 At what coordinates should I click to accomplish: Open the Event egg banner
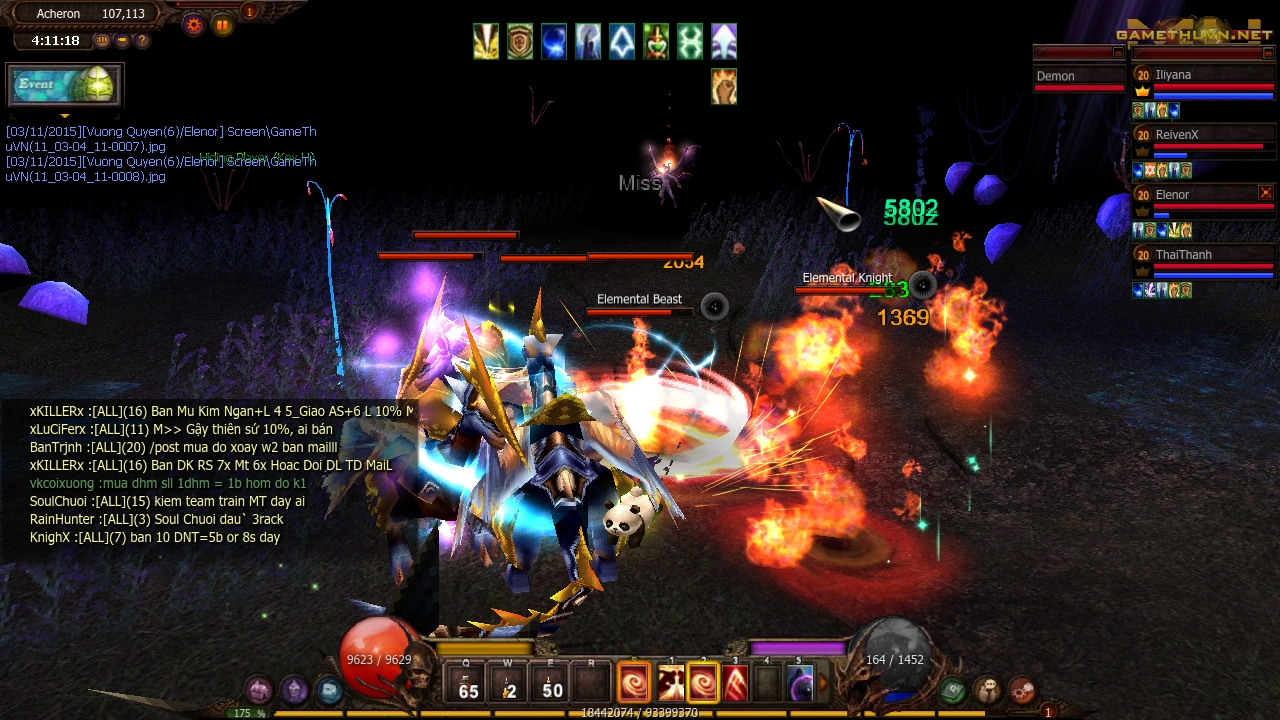click(x=64, y=85)
